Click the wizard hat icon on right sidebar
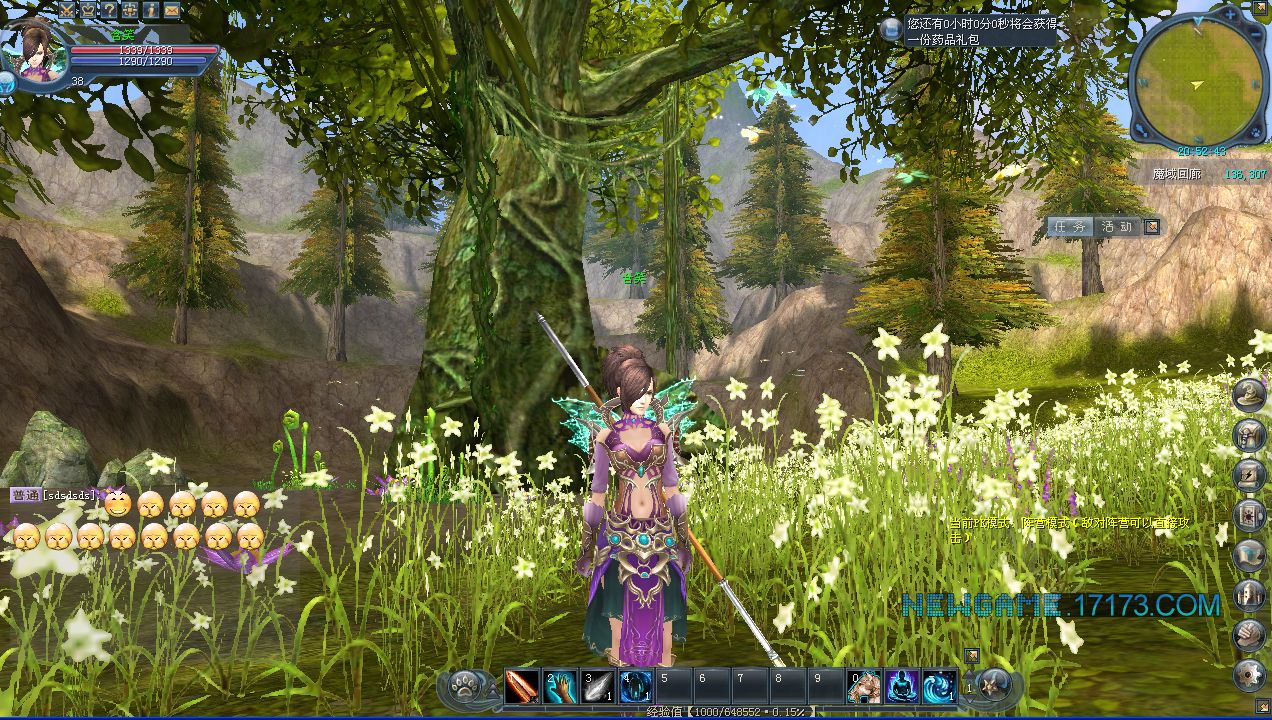 tap(1250, 395)
